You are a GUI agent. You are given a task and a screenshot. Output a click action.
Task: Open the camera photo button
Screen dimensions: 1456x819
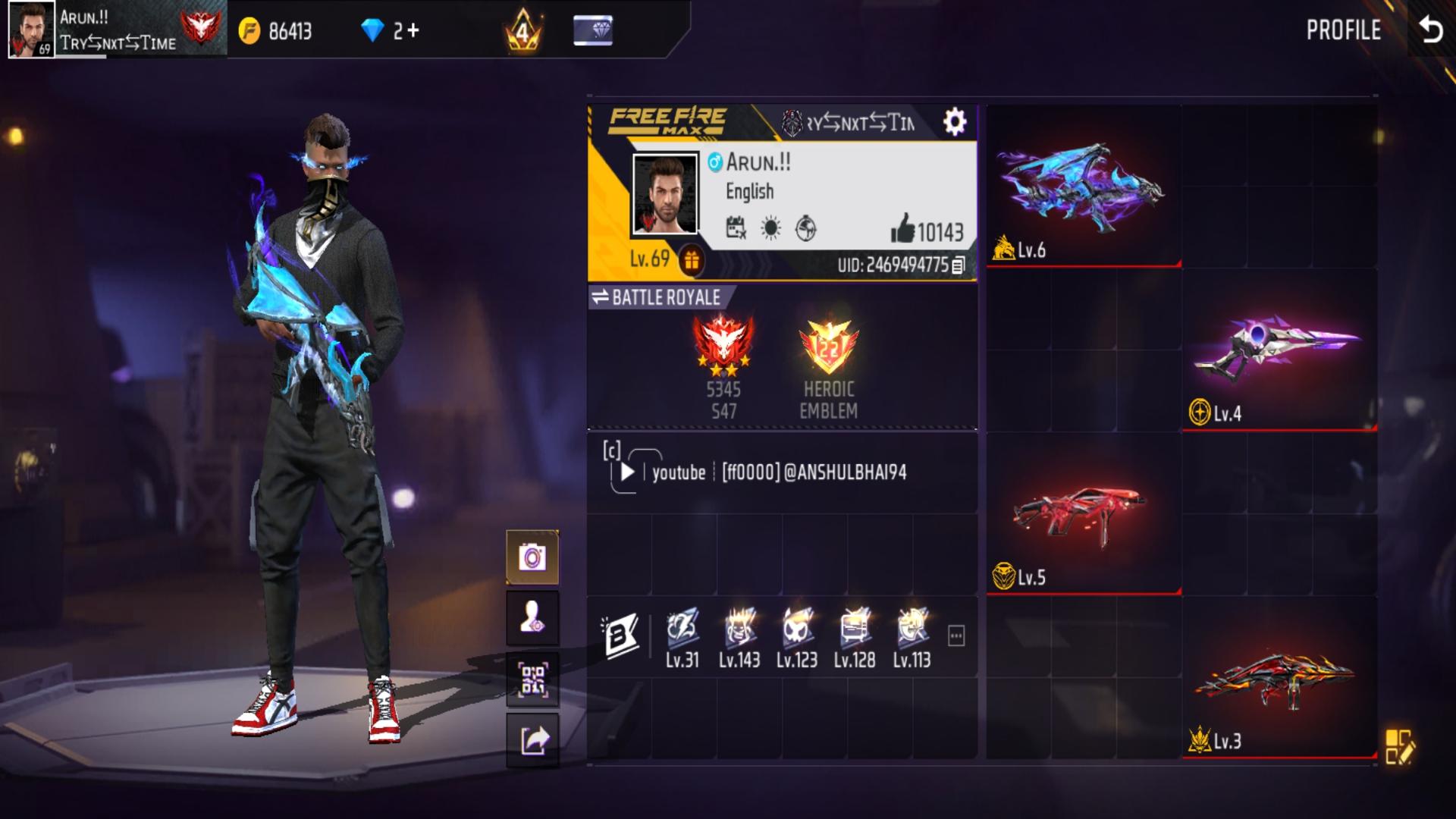532,558
